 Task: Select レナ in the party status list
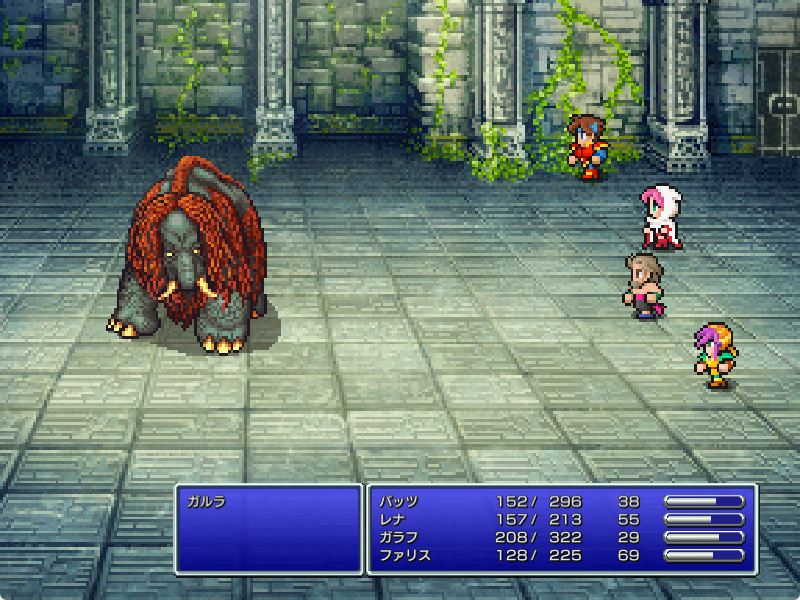tap(392, 519)
